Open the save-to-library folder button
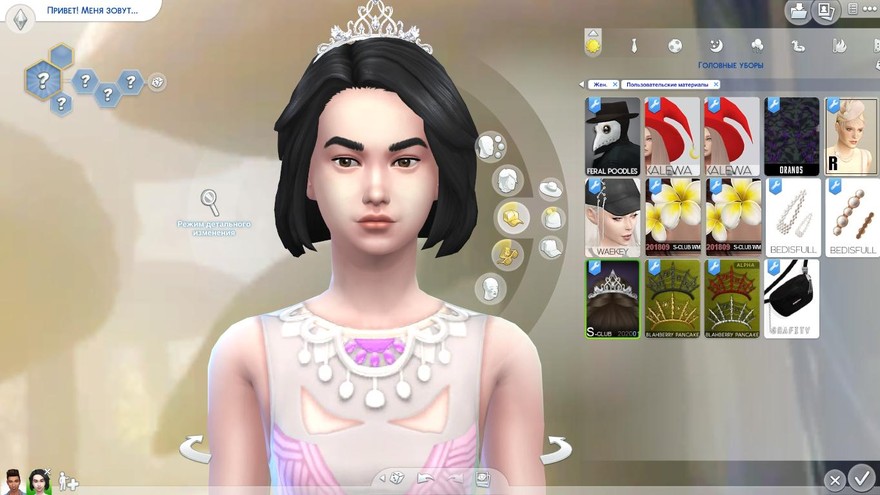The height and width of the screenshot is (495, 880). coord(798,12)
